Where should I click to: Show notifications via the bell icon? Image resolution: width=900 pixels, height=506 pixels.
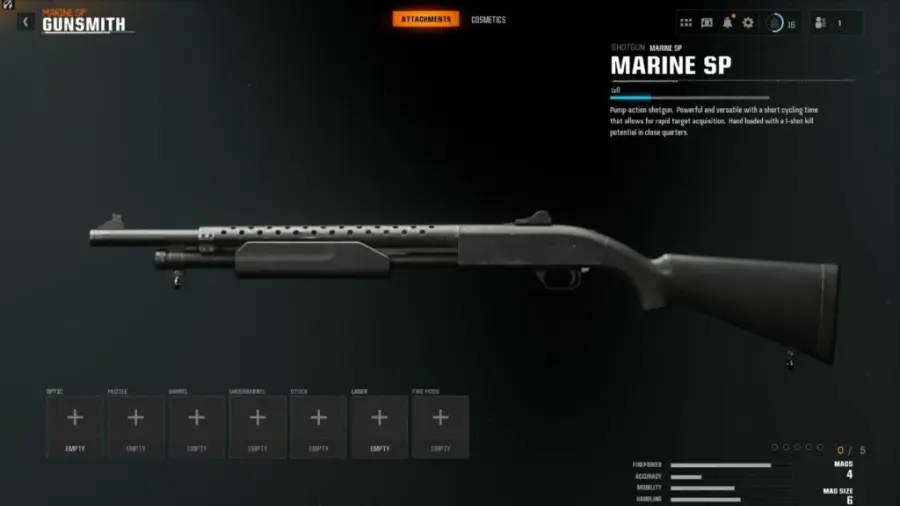pos(727,23)
